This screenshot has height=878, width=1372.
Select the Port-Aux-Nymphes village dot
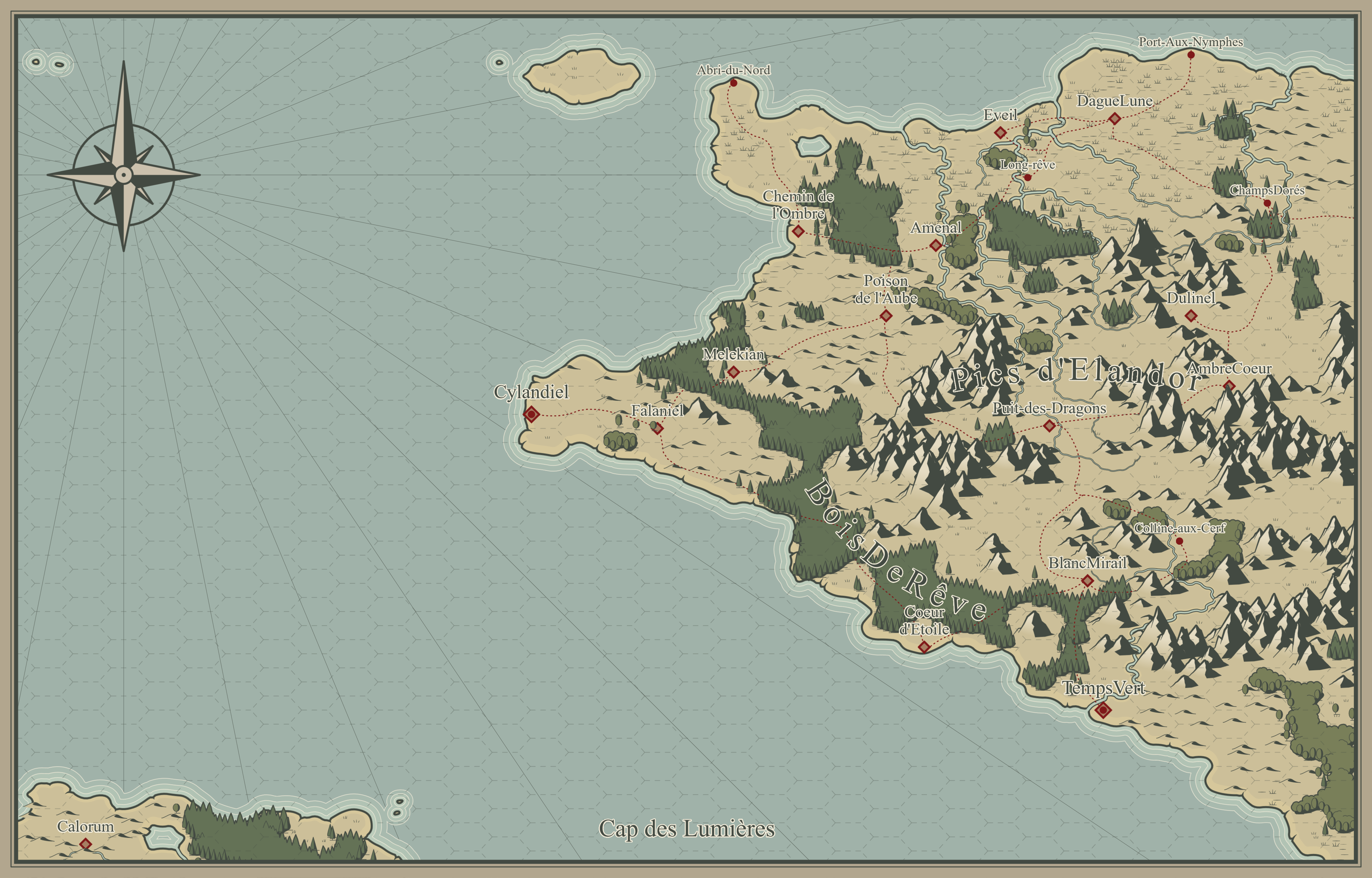1191,55
